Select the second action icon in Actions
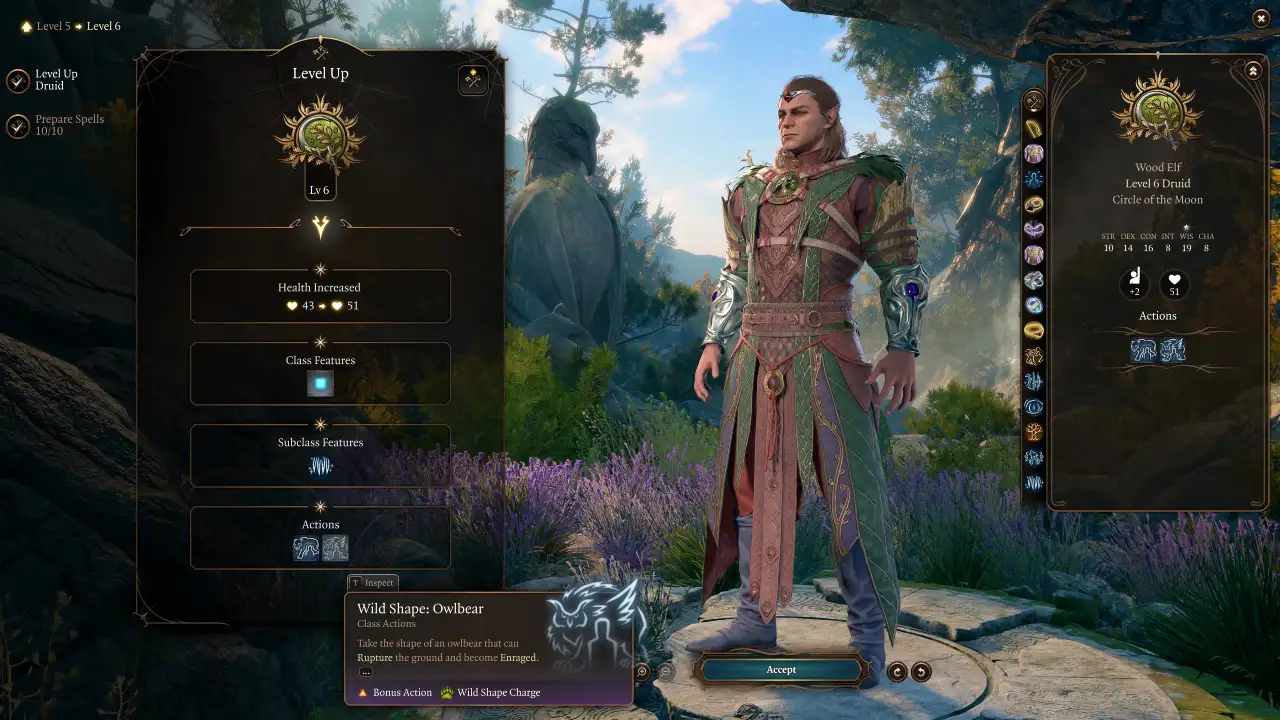Viewport: 1280px width, 720px height. [x=335, y=547]
